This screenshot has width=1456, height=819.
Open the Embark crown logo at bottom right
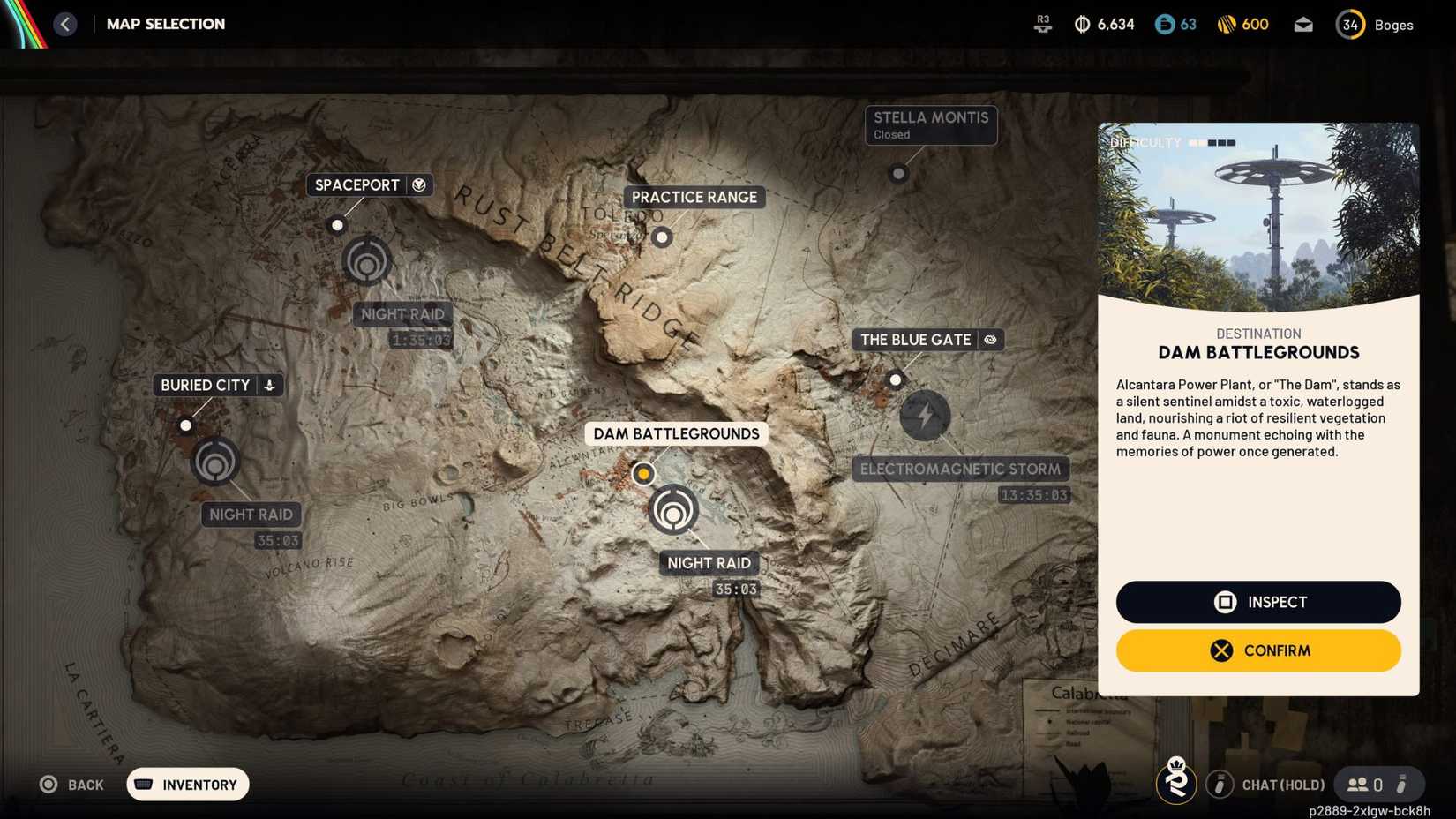[x=1176, y=783]
